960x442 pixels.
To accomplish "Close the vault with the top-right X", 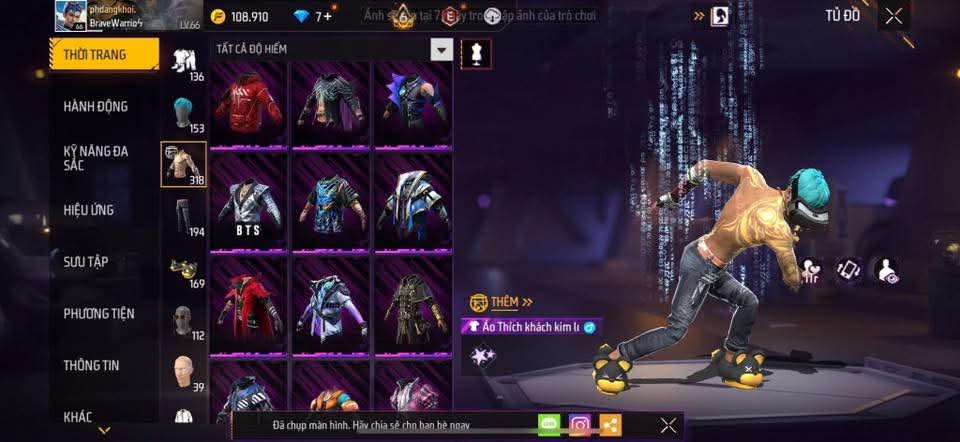I will tap(894, 15).
